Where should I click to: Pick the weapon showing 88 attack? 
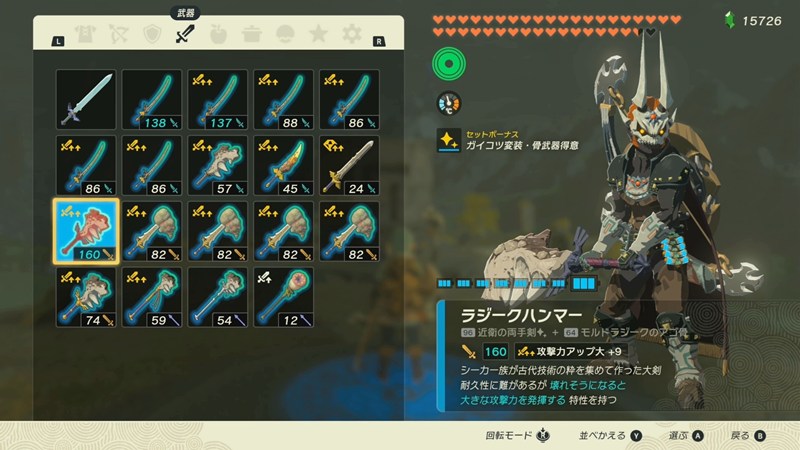click(284, 98)
